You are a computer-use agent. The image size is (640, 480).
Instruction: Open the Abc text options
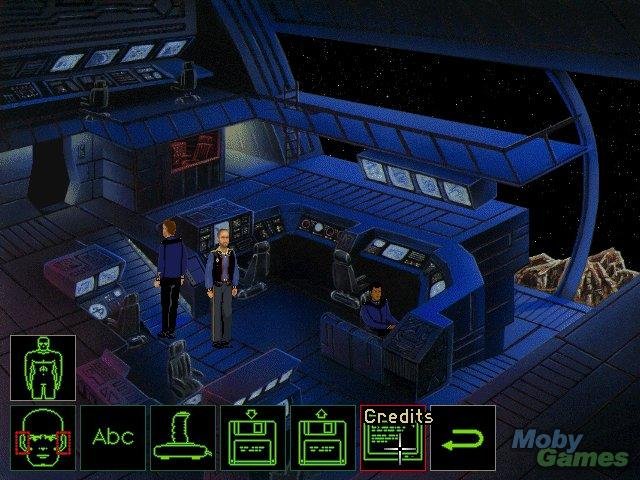[x=112, y=437]
